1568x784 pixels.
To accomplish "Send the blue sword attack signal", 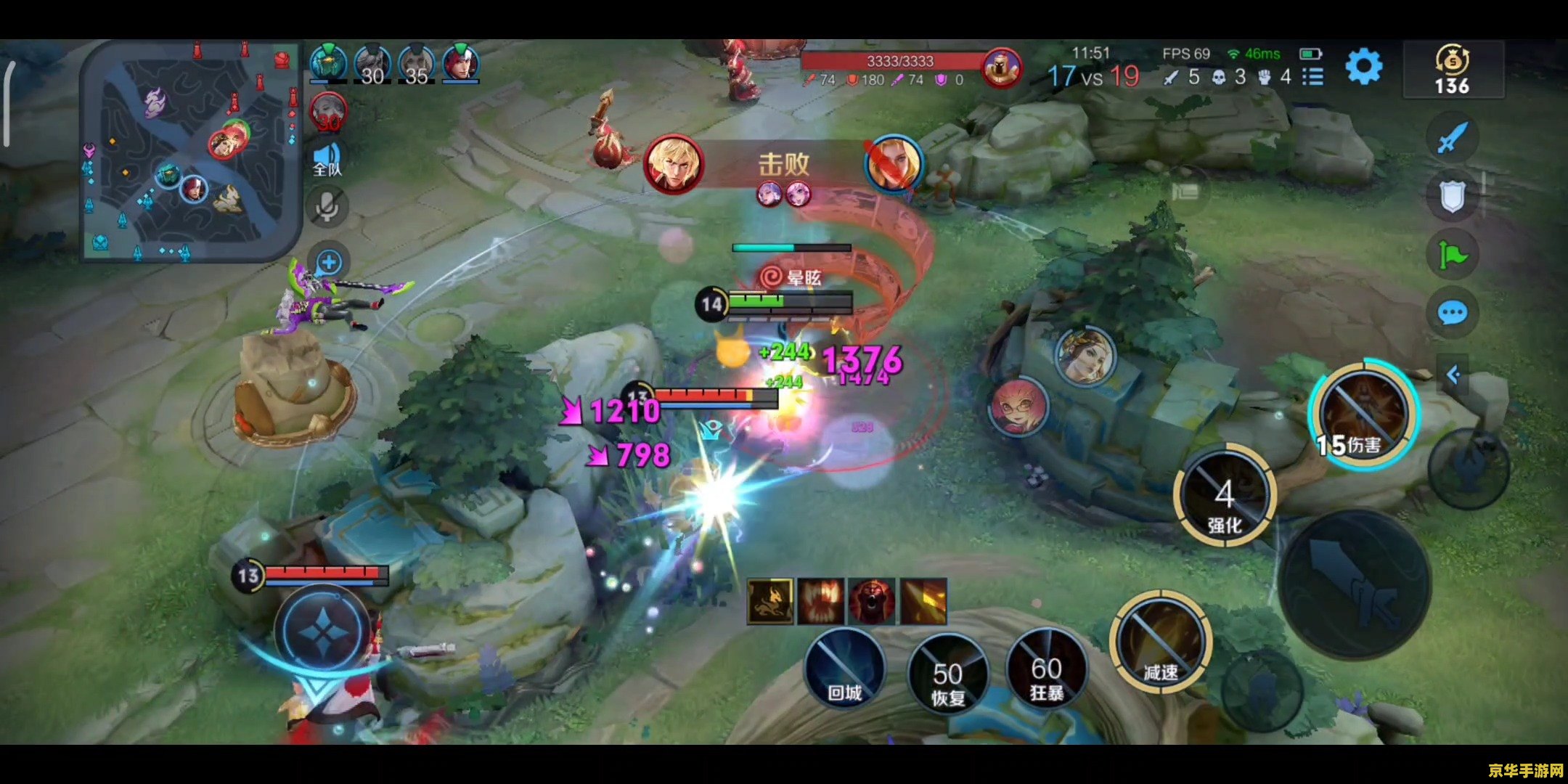I will [1452, 137].
